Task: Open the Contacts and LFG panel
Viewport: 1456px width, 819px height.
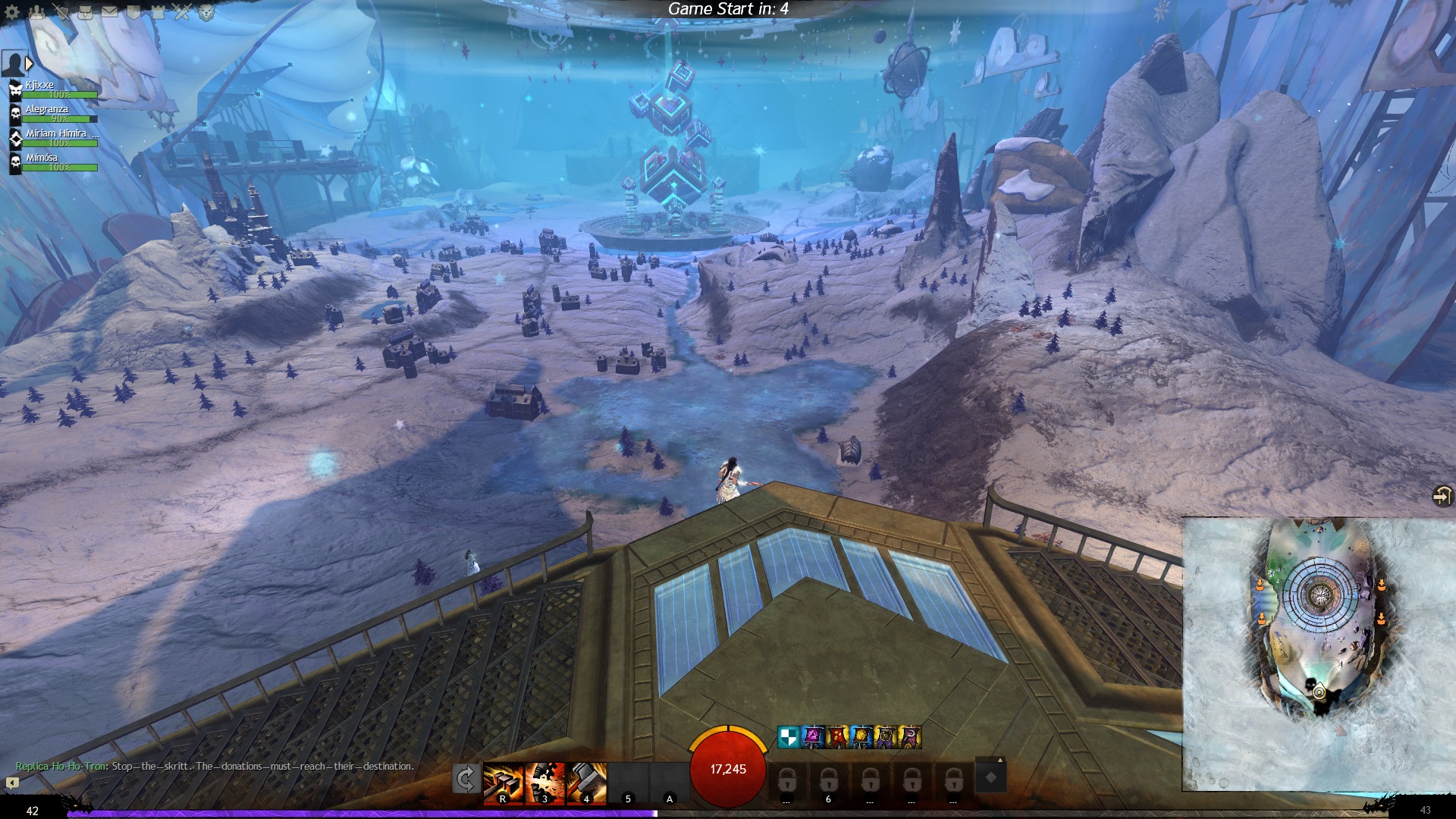Action: click(36, 12)
